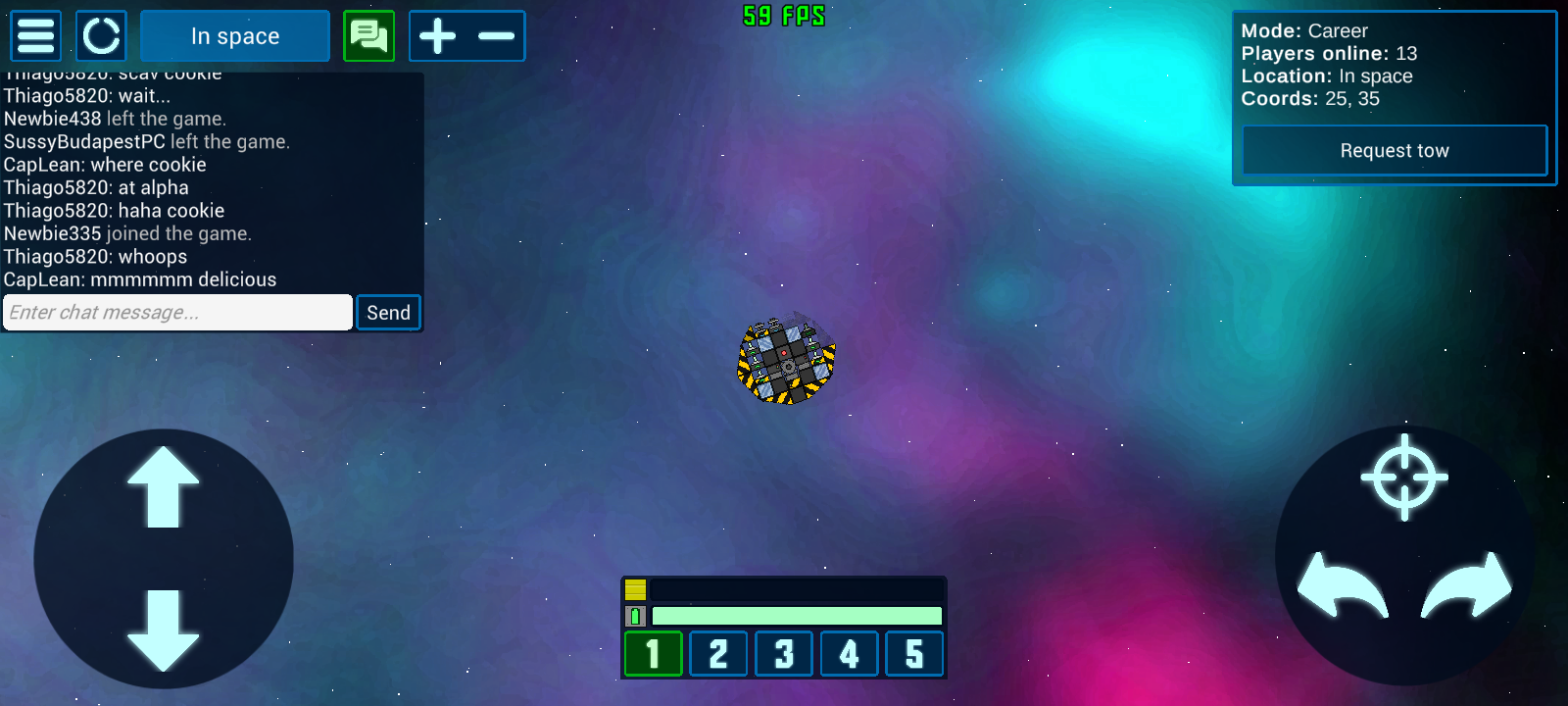Fire weapons using the crosshair button
This screenshot has height=706, width=1568.
(1404, 478)
